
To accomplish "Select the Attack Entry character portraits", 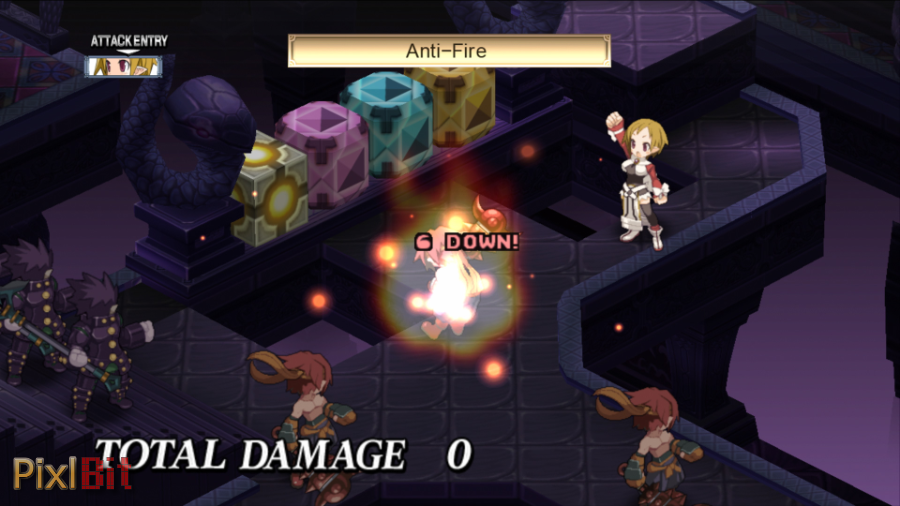I will pos(126,66).
